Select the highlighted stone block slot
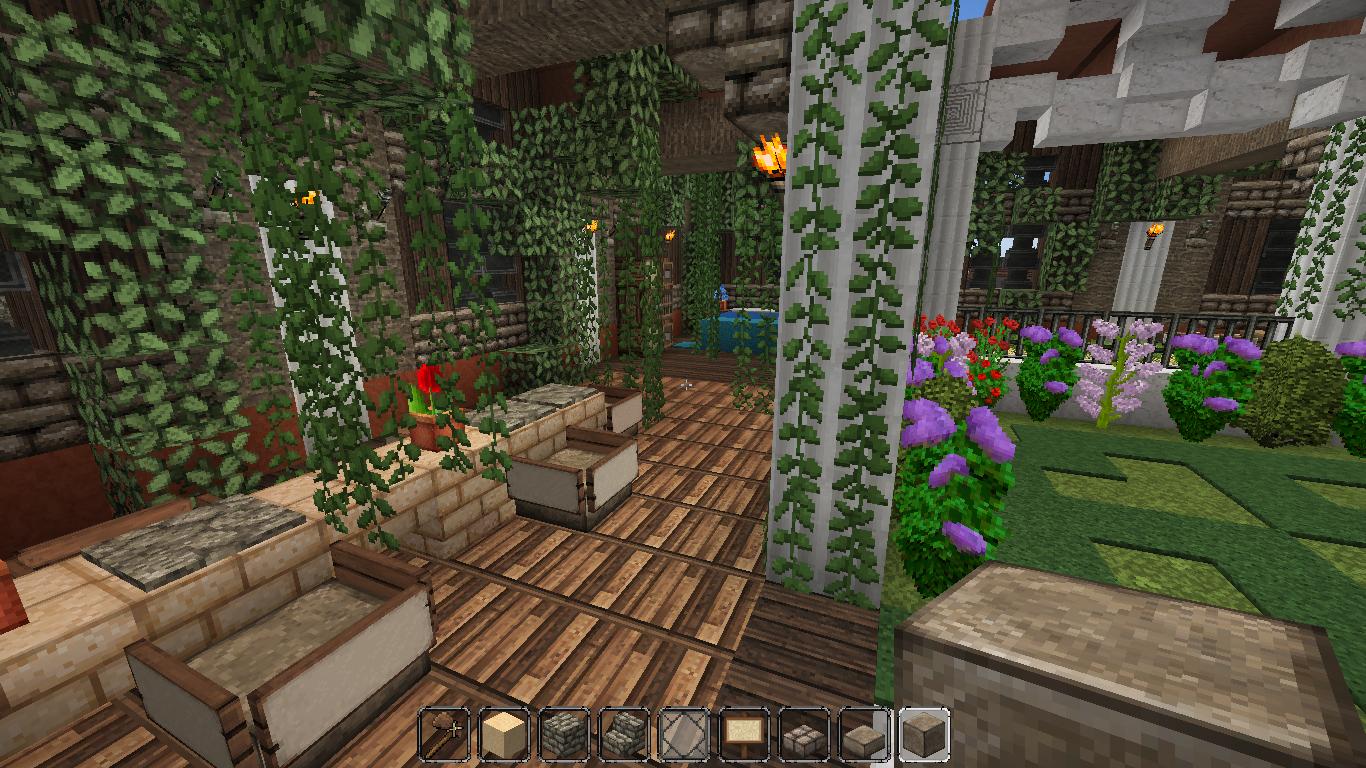 click(x=924, y=734)
